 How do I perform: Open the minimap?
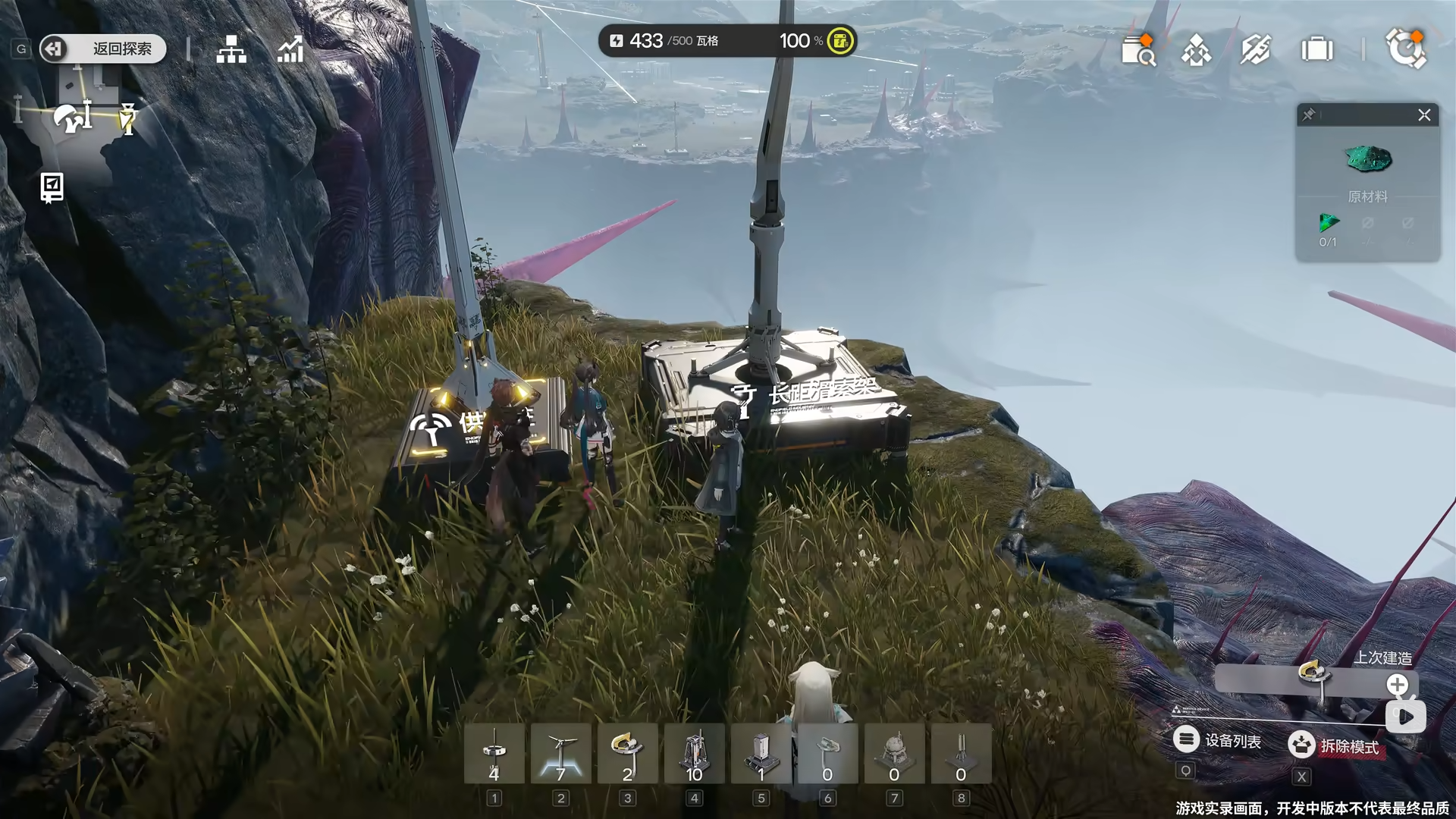point(72,114)
